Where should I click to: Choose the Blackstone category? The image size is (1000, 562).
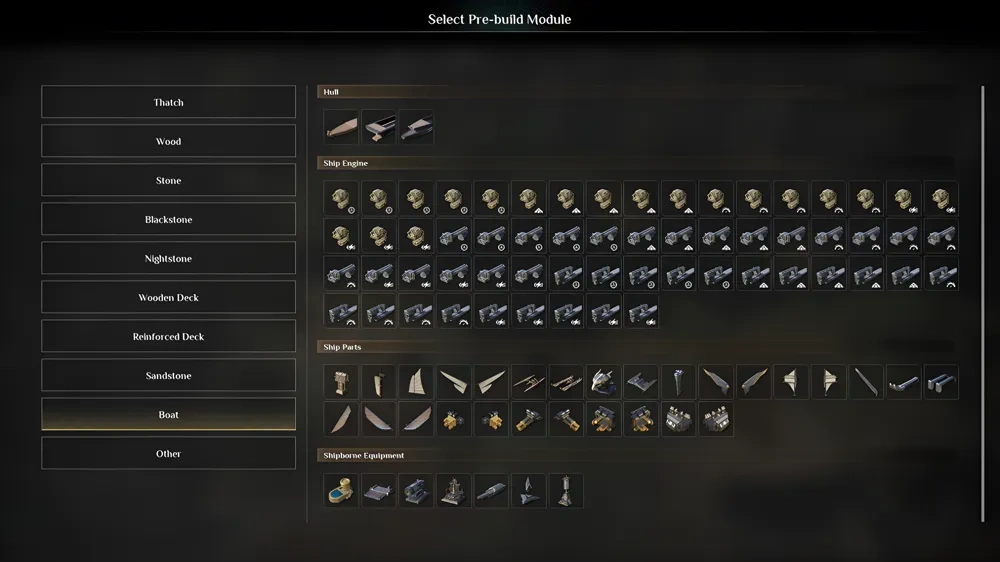(168, 219)
